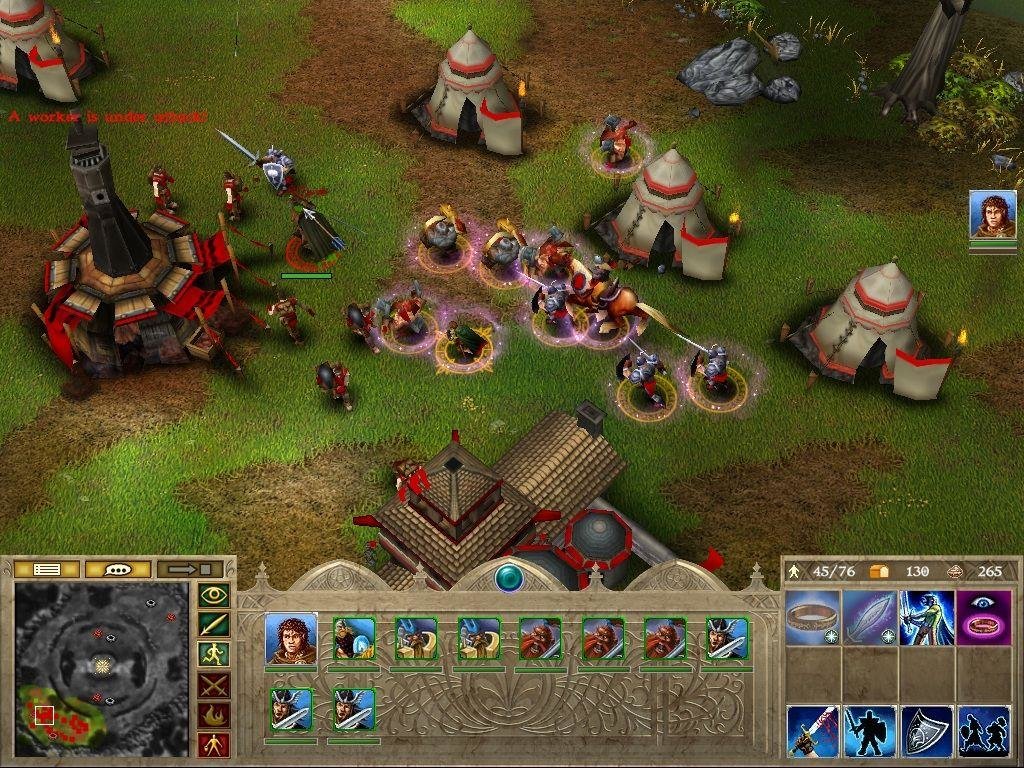The width and height of the screenshot is (1024, 768).
Task: Toggle the eye icon beside the minimap
Action: pos(214,596)
